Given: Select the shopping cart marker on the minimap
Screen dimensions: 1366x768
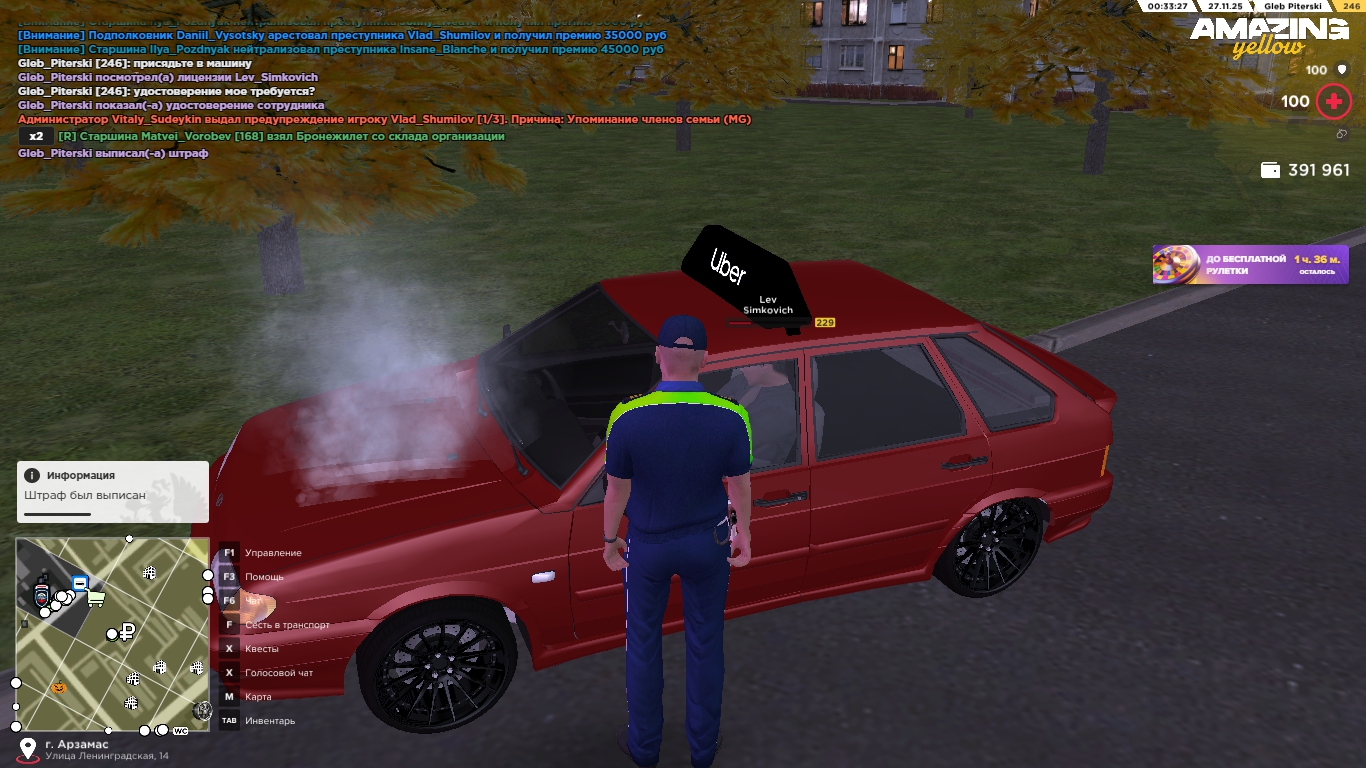Looking at the screenshot, I should [96, 598].
